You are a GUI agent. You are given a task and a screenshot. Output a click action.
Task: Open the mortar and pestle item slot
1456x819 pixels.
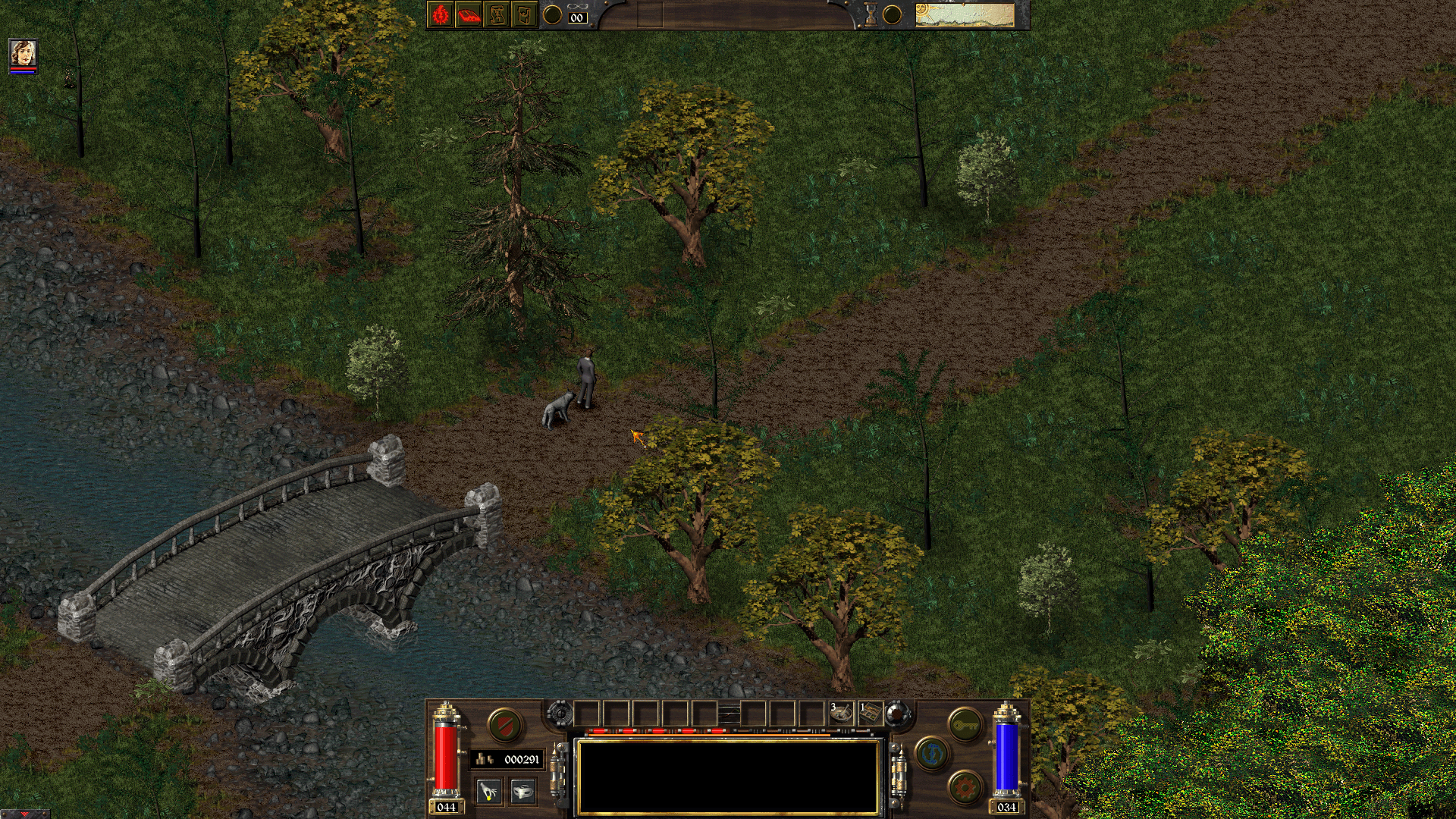(842, 714)
